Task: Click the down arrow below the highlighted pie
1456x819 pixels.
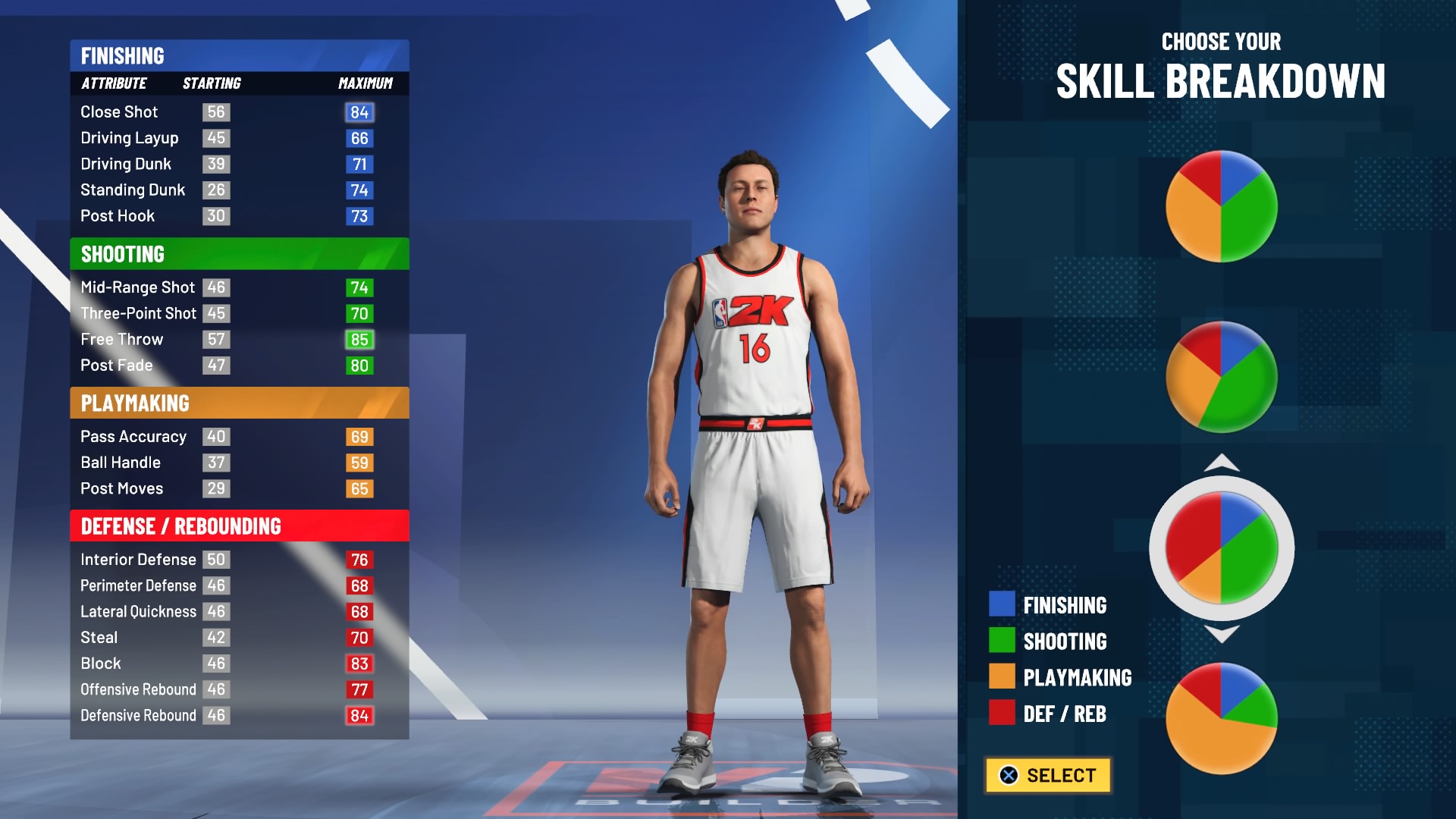Action: pos(1222,634)
